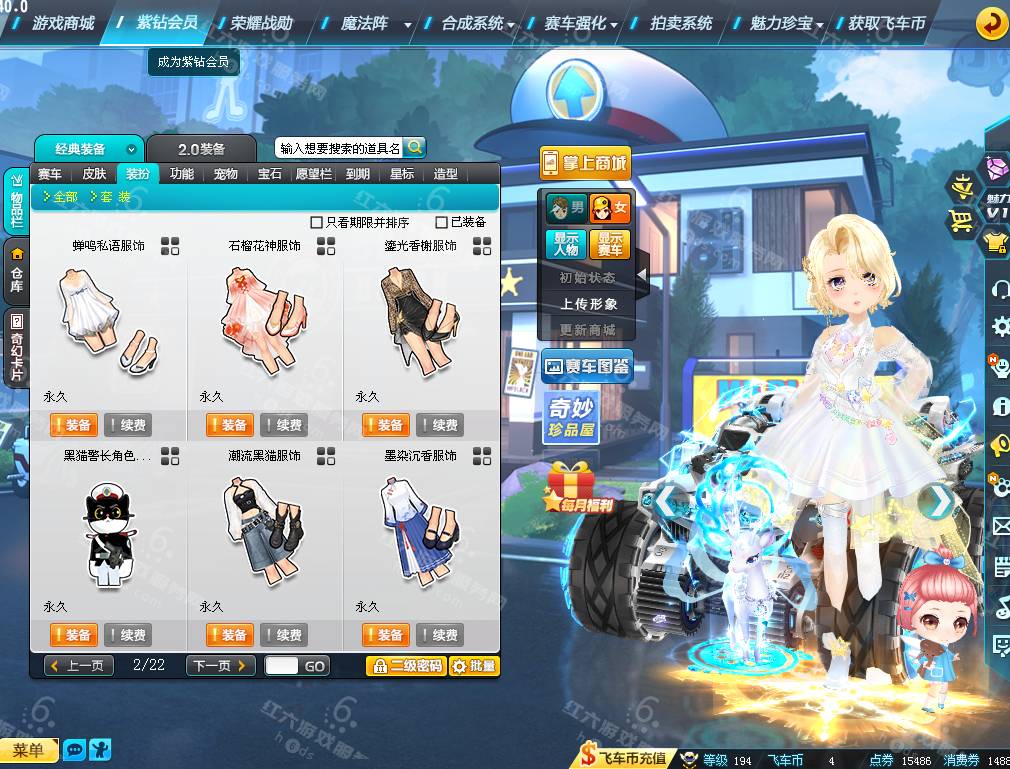
Task: Click the 批量 batch button
Action: click(x=474, y=666)
